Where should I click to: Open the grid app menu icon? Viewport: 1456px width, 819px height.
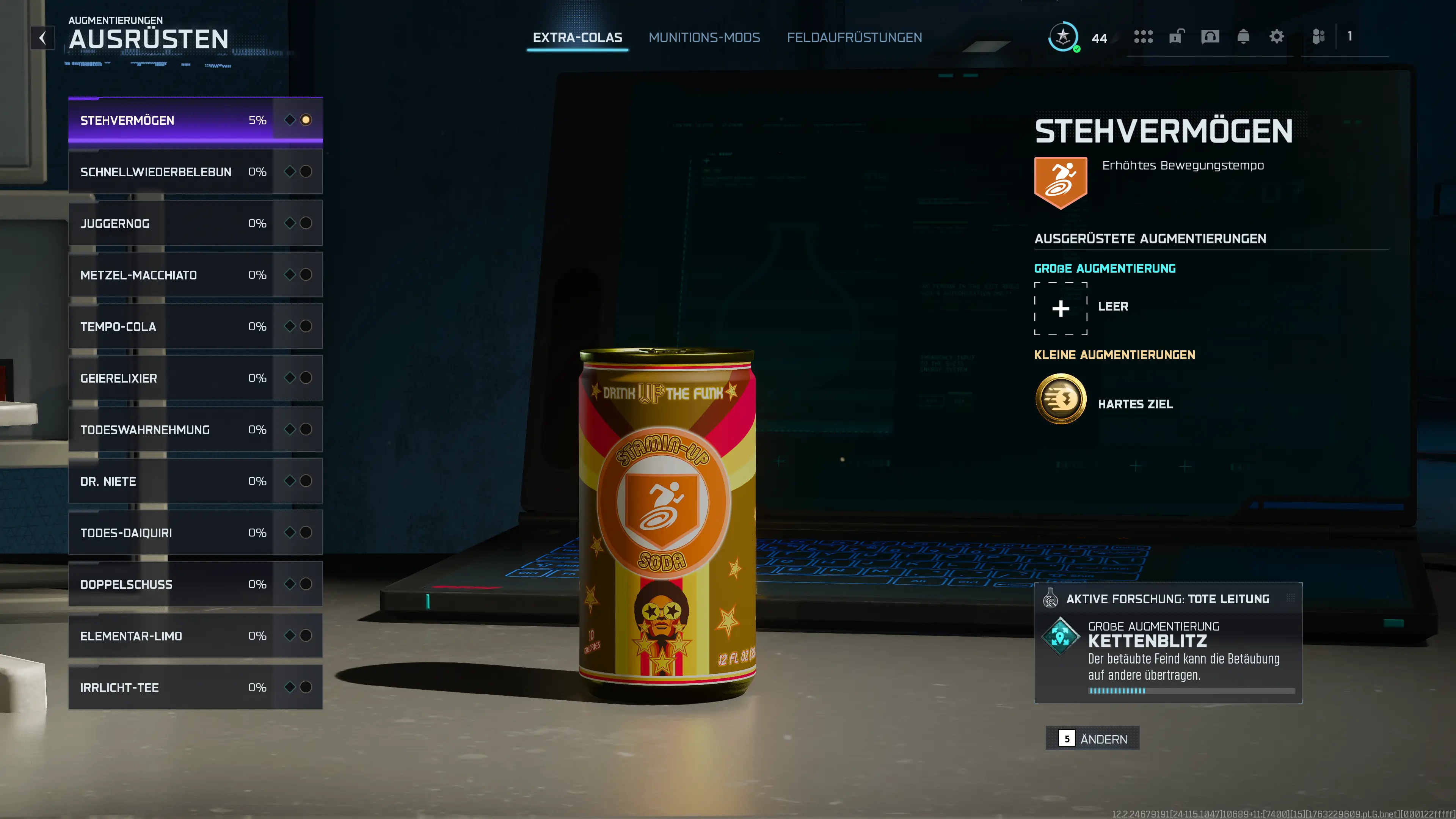point(1144,37)
